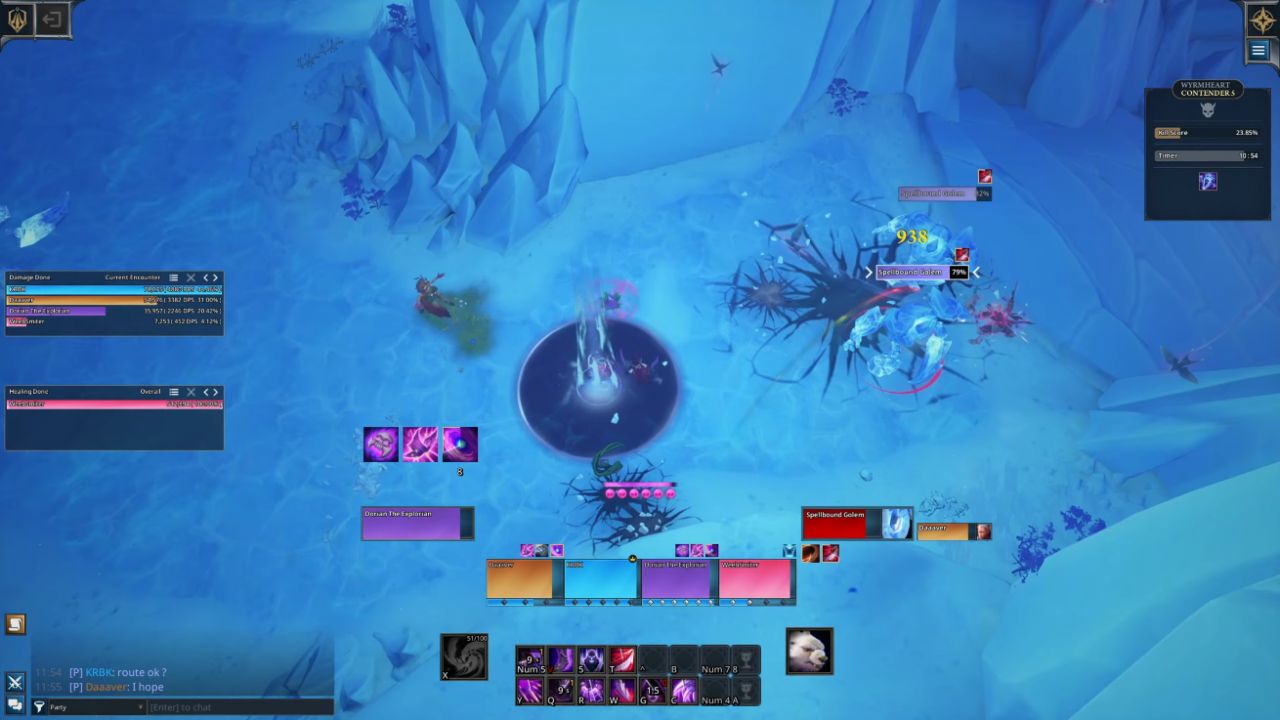
Task: Focus the chat input field
Action: click(x=240, y=707)
